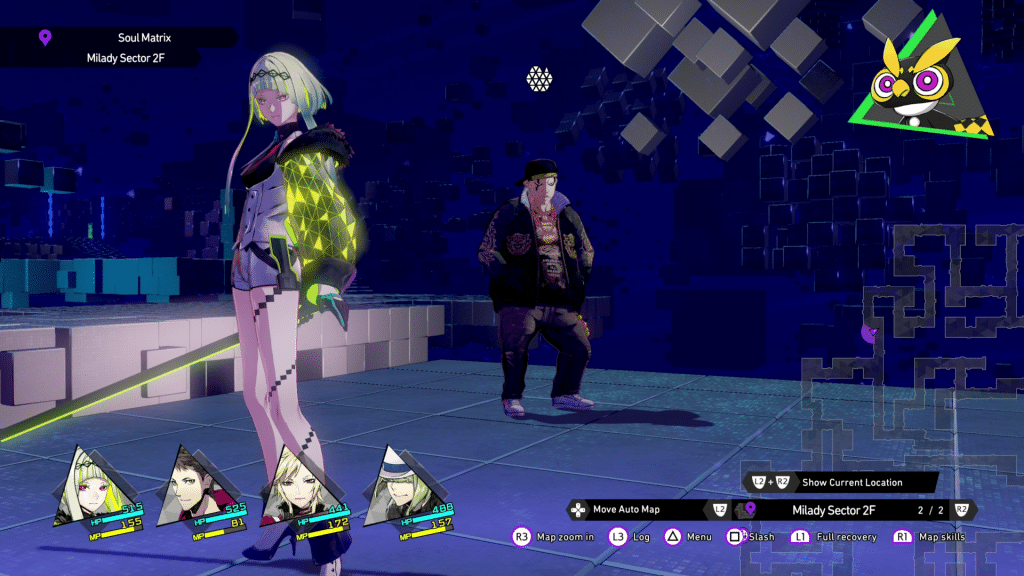This screenshot has height=576, width=1024.
Task: Show Current Location on the map
Action: 850,482
